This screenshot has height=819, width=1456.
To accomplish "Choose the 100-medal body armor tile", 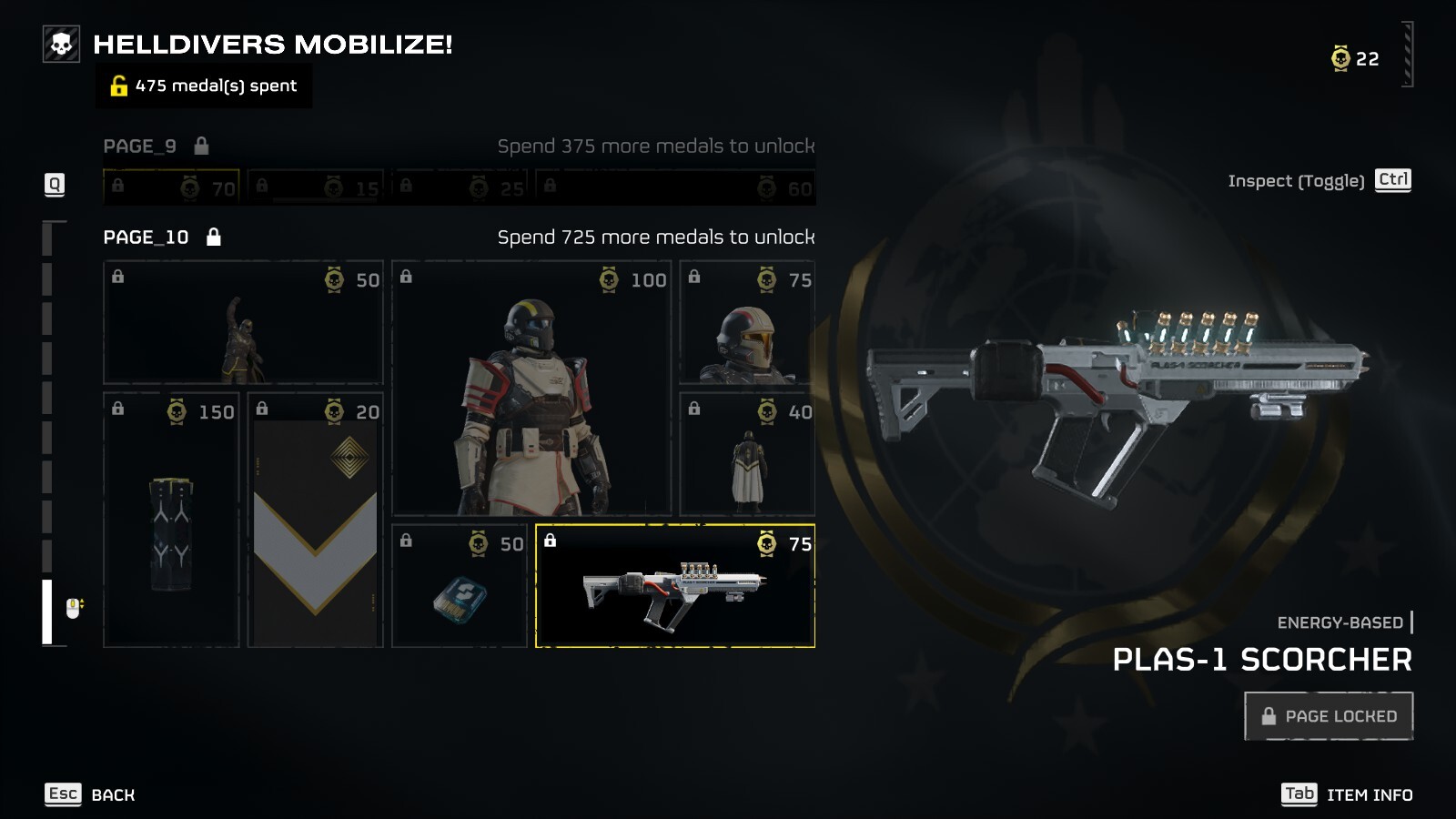I will click(x=531, y=389).
